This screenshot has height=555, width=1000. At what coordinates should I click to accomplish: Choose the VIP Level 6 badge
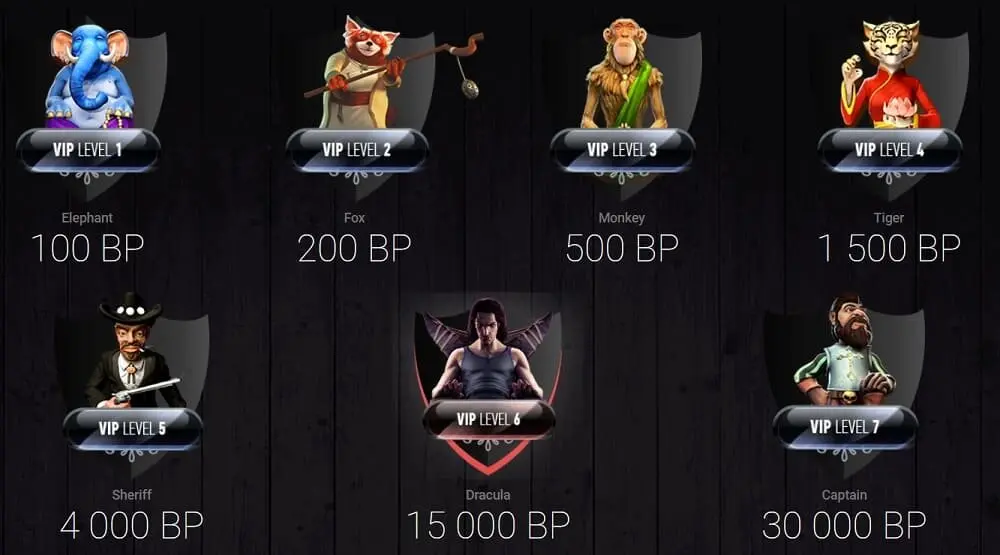[x=488, y=419]
